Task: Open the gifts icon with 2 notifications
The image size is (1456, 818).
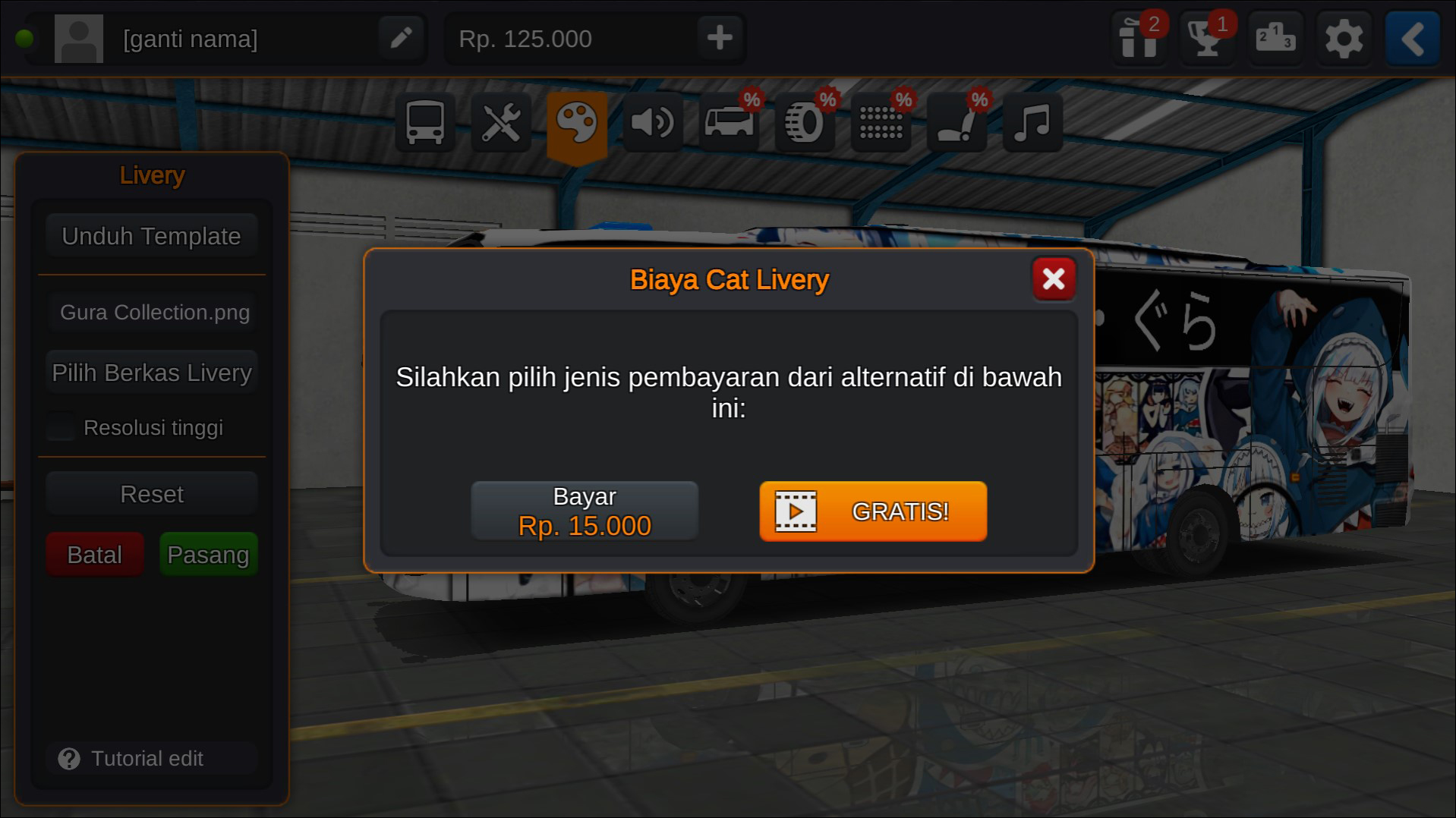Action: (1139, 38)
